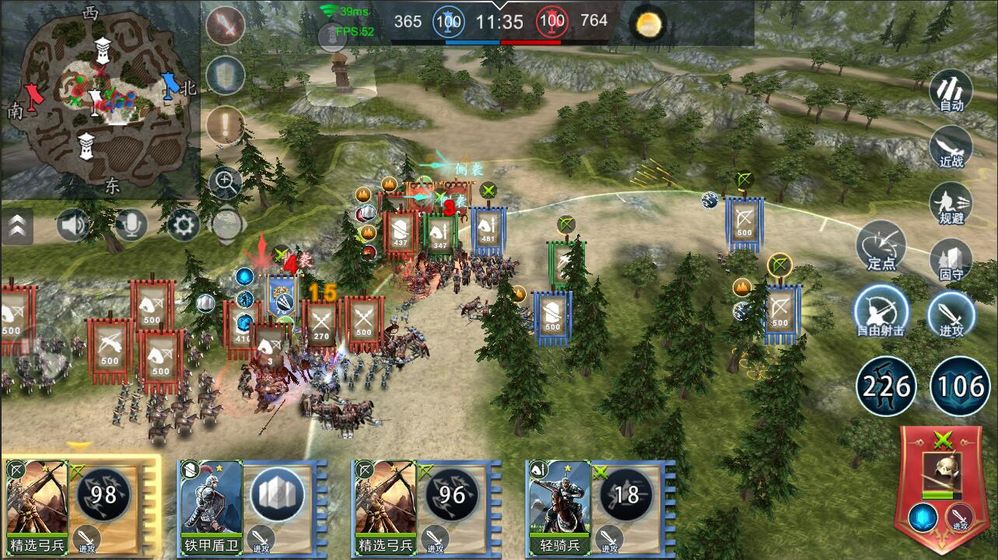This screenshot has width=998, height=560.
Task: Switch to 近战 melee mode
Action: click(951, 148)
